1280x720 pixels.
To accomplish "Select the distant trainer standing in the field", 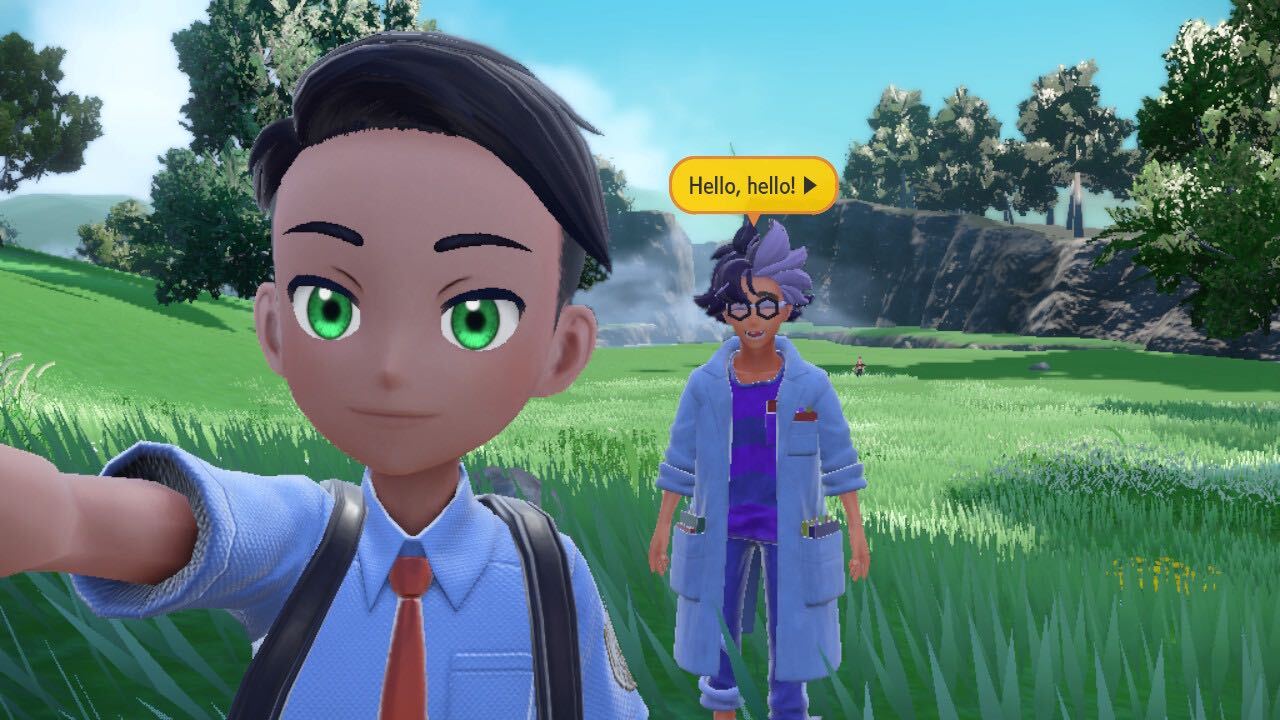I will (859, 364).
